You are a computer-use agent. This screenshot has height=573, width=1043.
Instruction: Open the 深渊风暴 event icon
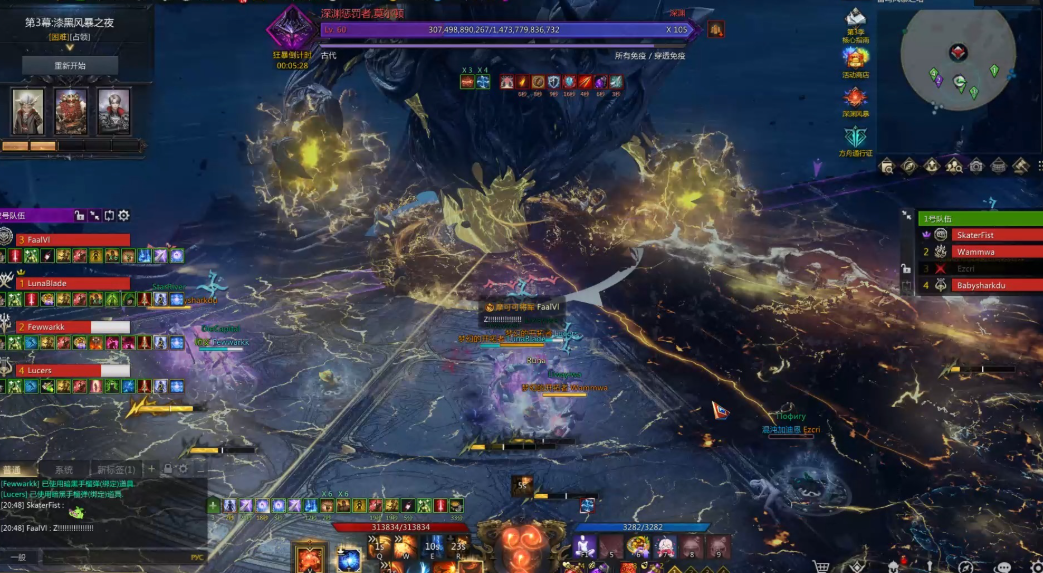click(x=855, y=101)
